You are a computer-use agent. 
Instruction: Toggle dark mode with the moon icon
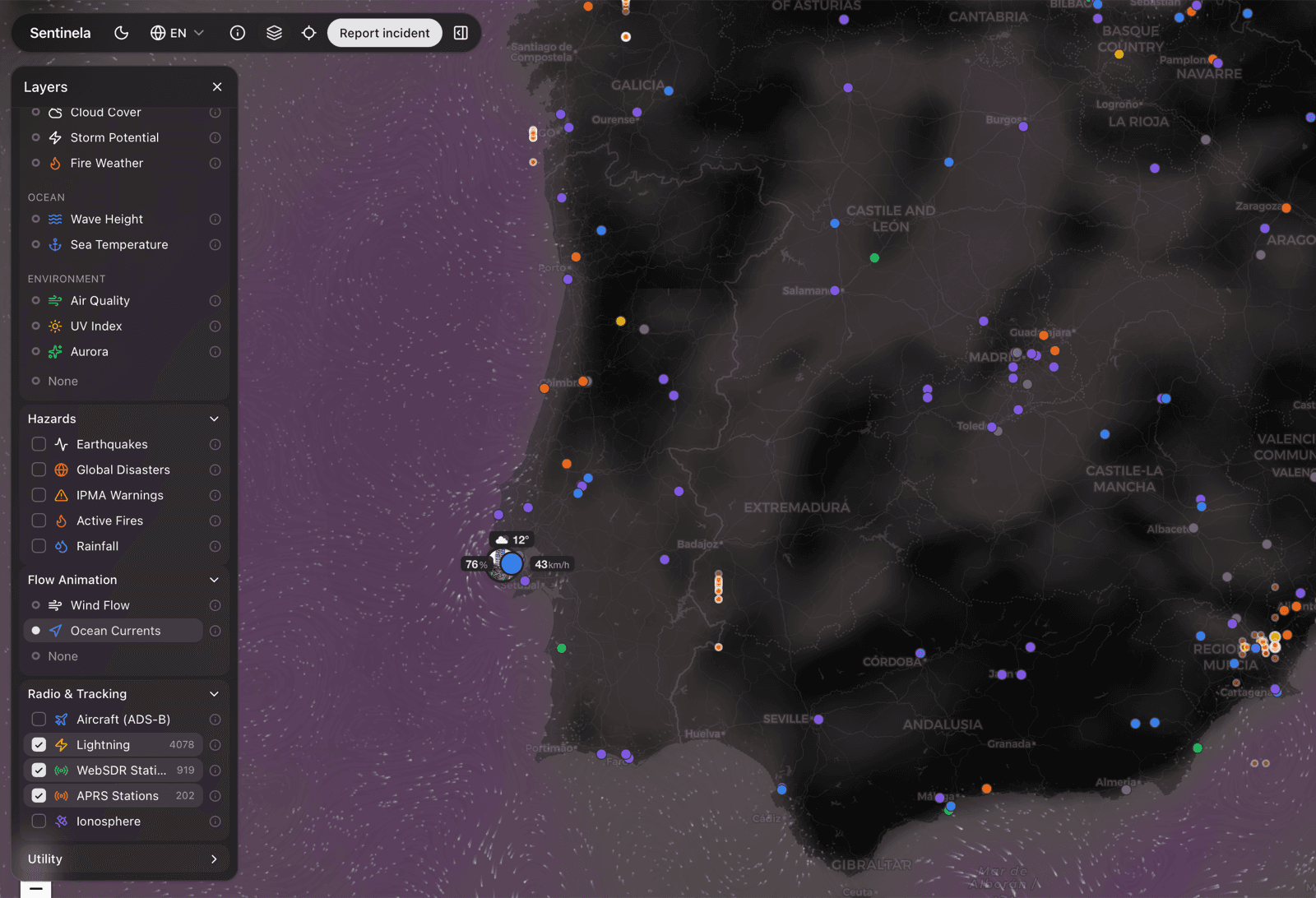point(121,33)
